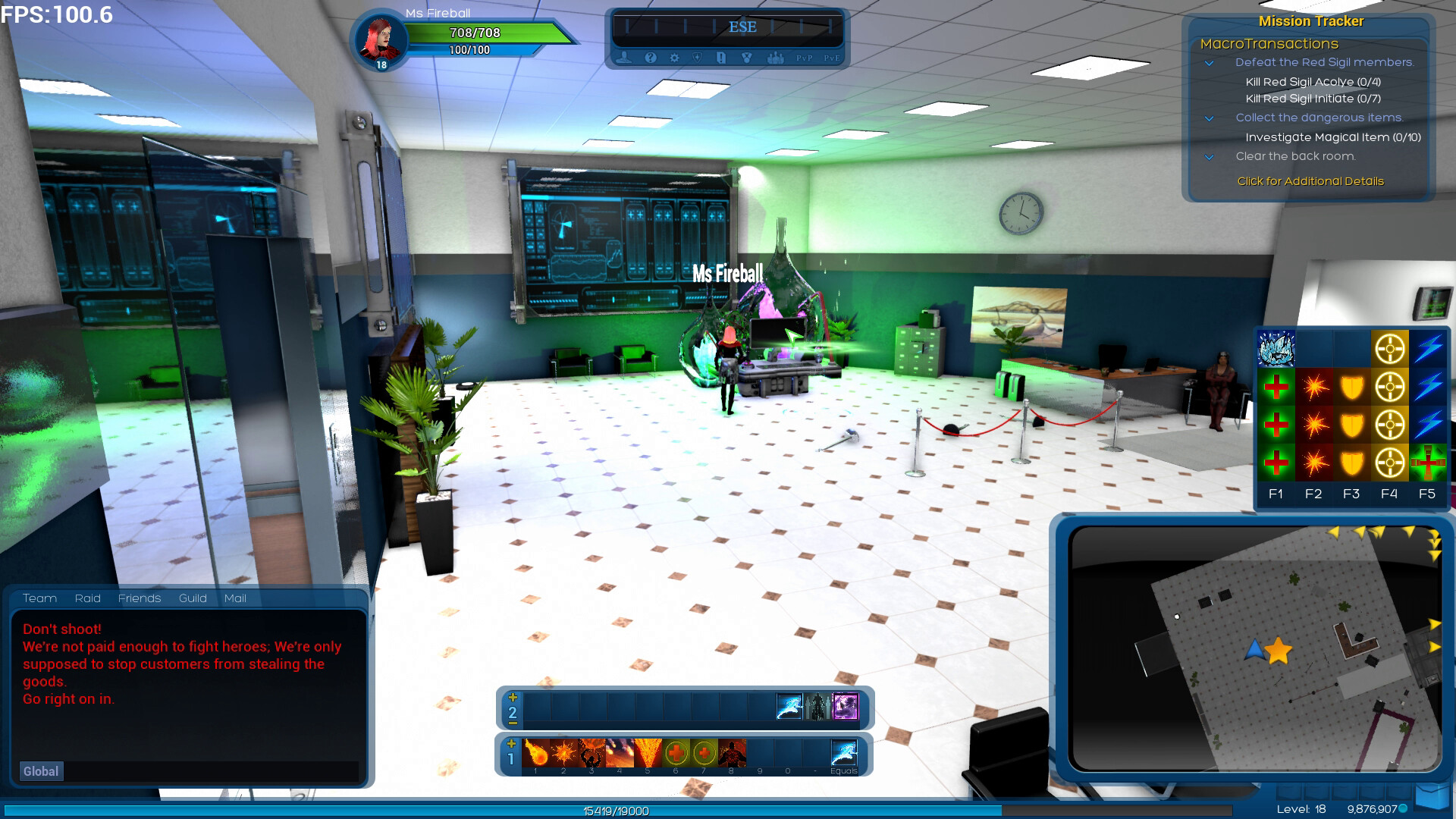Click the experience progress bar showing 15419/19000
This screenshot has width=1456, height=819.
pyautogui.click(x=614, y=810)
